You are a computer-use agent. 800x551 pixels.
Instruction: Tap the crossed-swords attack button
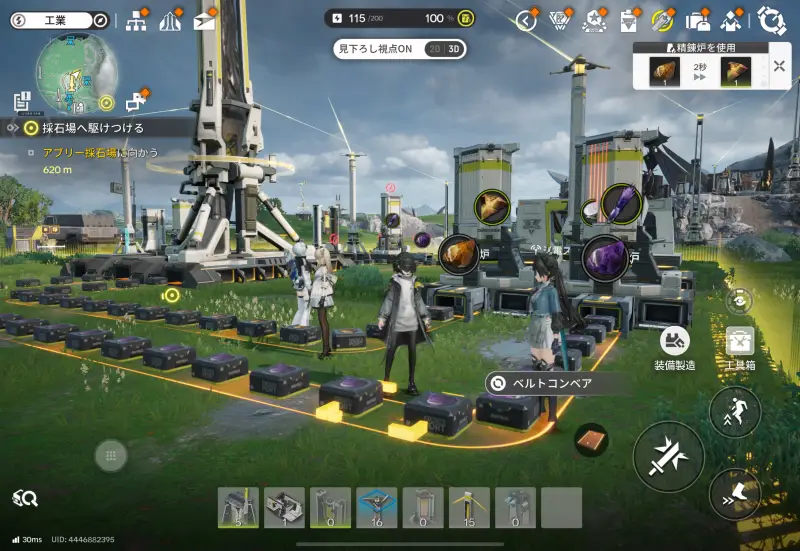(668, 456)
